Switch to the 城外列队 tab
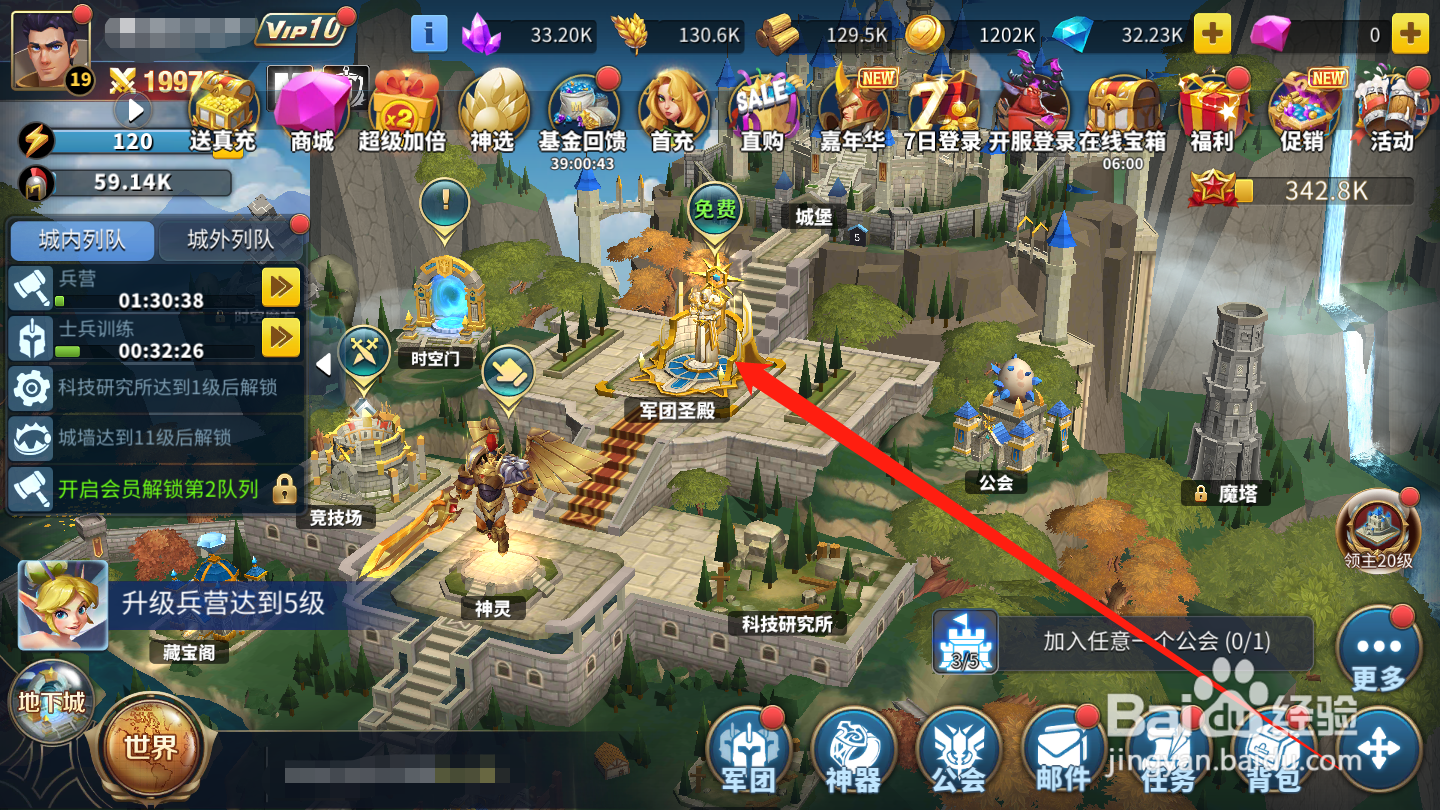 pos(232,241)
